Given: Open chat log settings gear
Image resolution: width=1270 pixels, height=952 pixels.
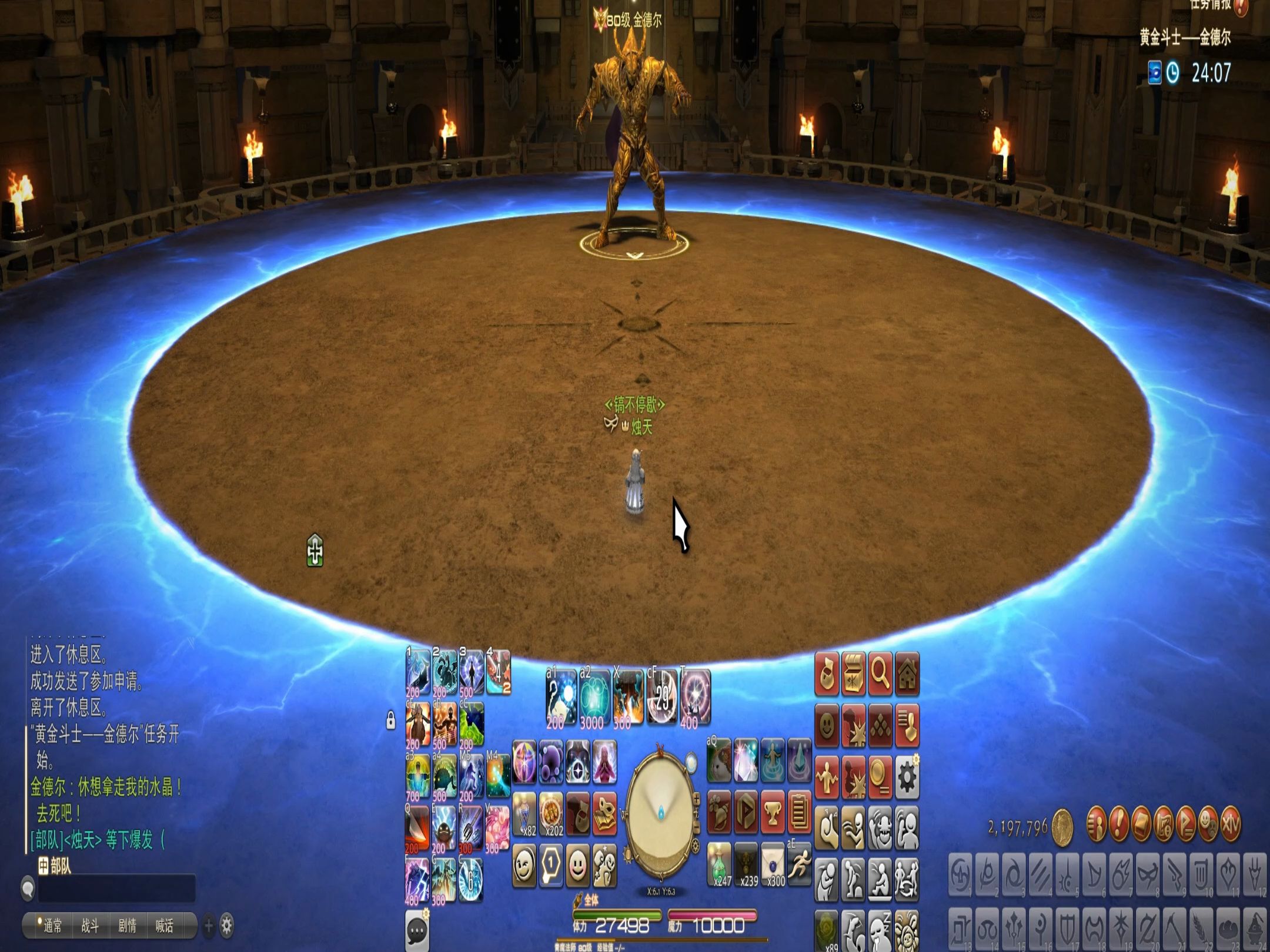Looking at the screenshot, I should (x=226, y=927).
